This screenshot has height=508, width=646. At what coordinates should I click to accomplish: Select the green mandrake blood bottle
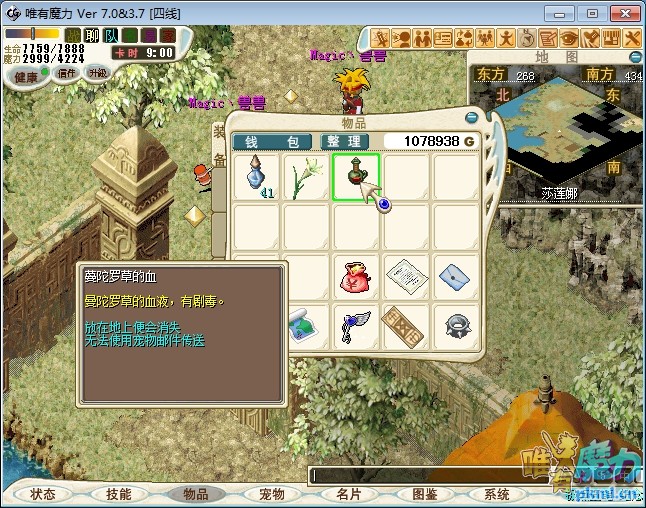coord(355,177)
